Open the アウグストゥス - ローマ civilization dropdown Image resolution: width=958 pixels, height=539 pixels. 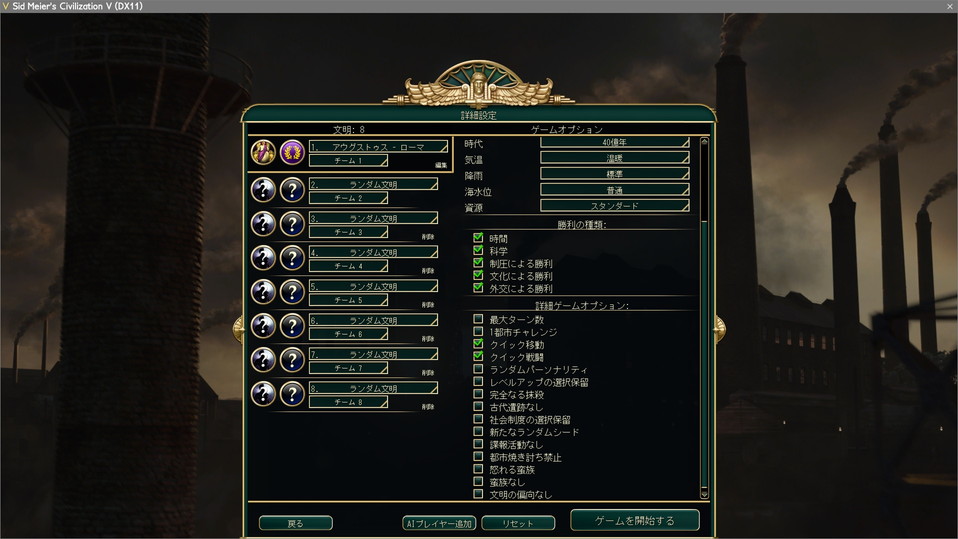tap(377, 147)
